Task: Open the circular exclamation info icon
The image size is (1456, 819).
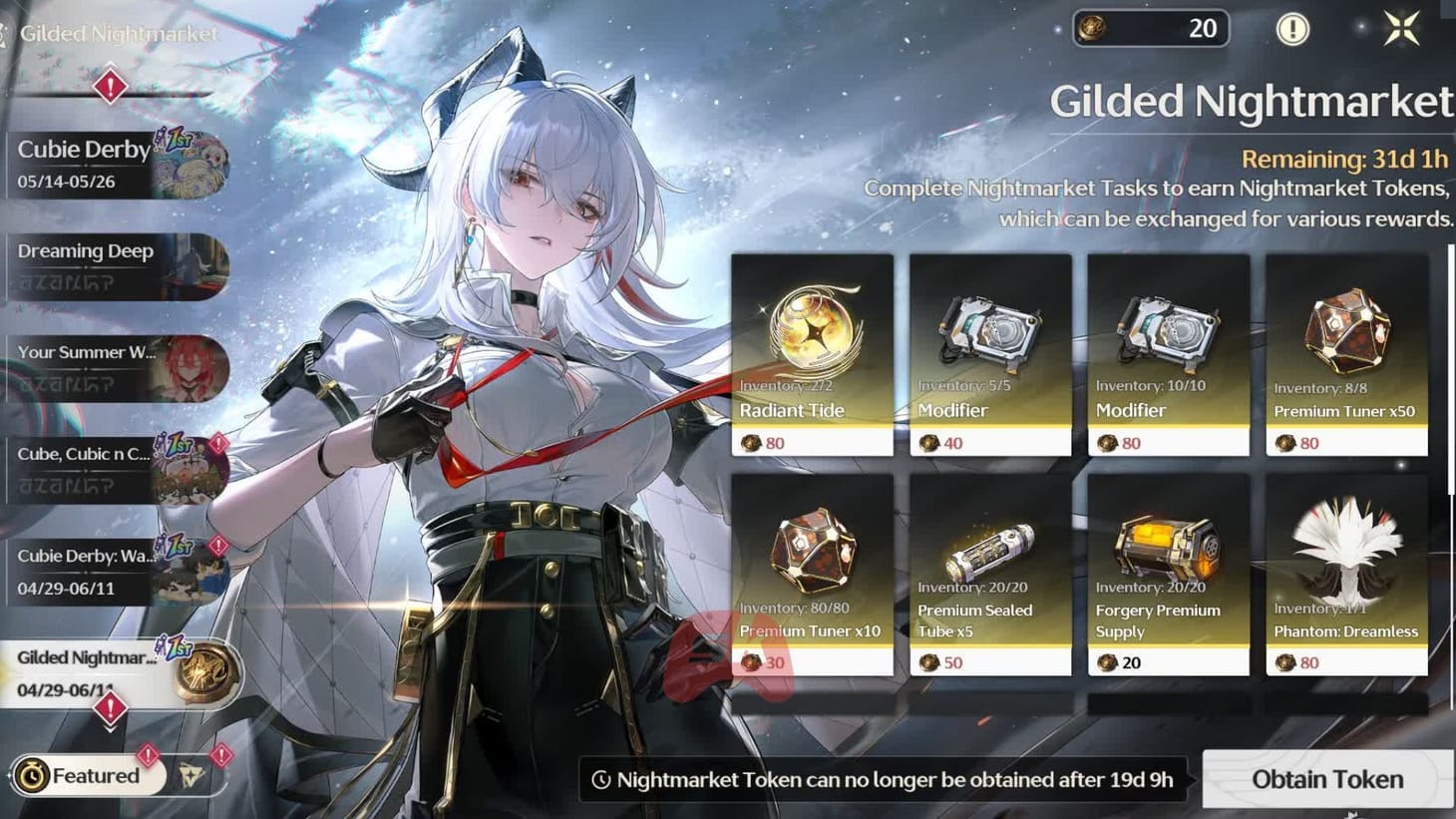Action: (x=1292, y=28)
